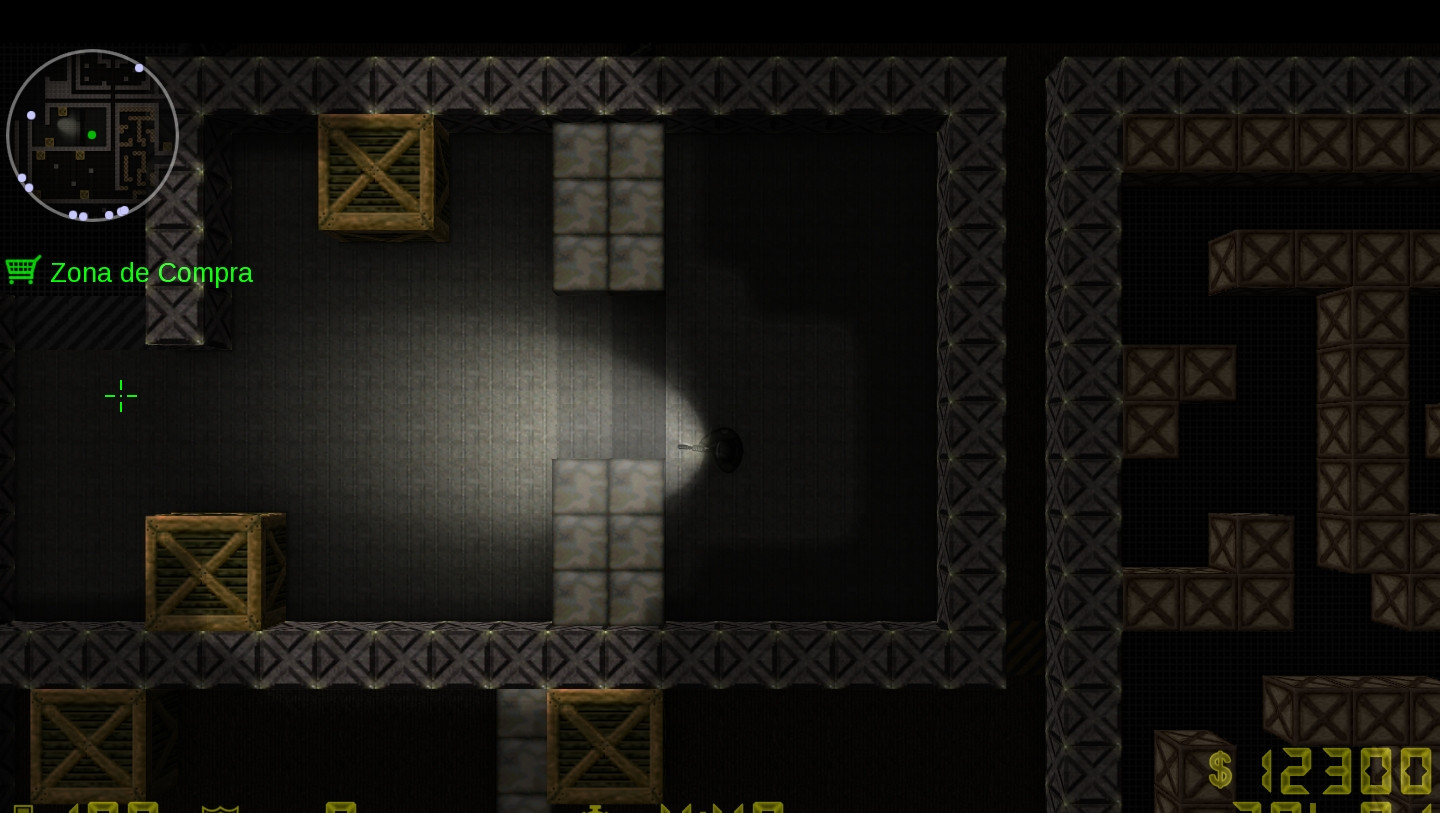The image size is (1440, 813).
Task: Click the circular minimap in the corner
Action: click(92, 134)
